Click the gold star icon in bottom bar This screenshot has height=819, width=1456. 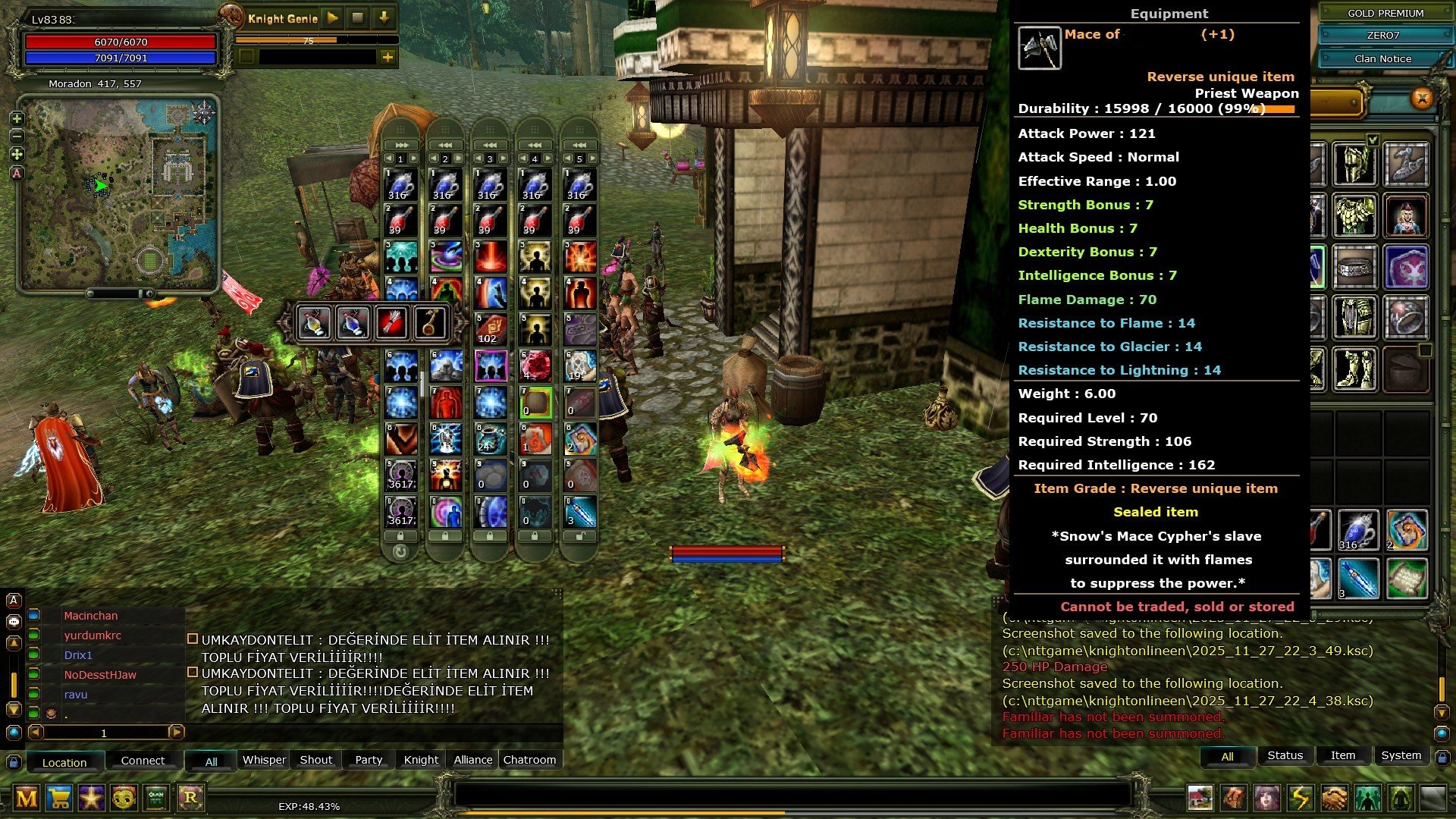pyautogui.click(x=92, y=798)
